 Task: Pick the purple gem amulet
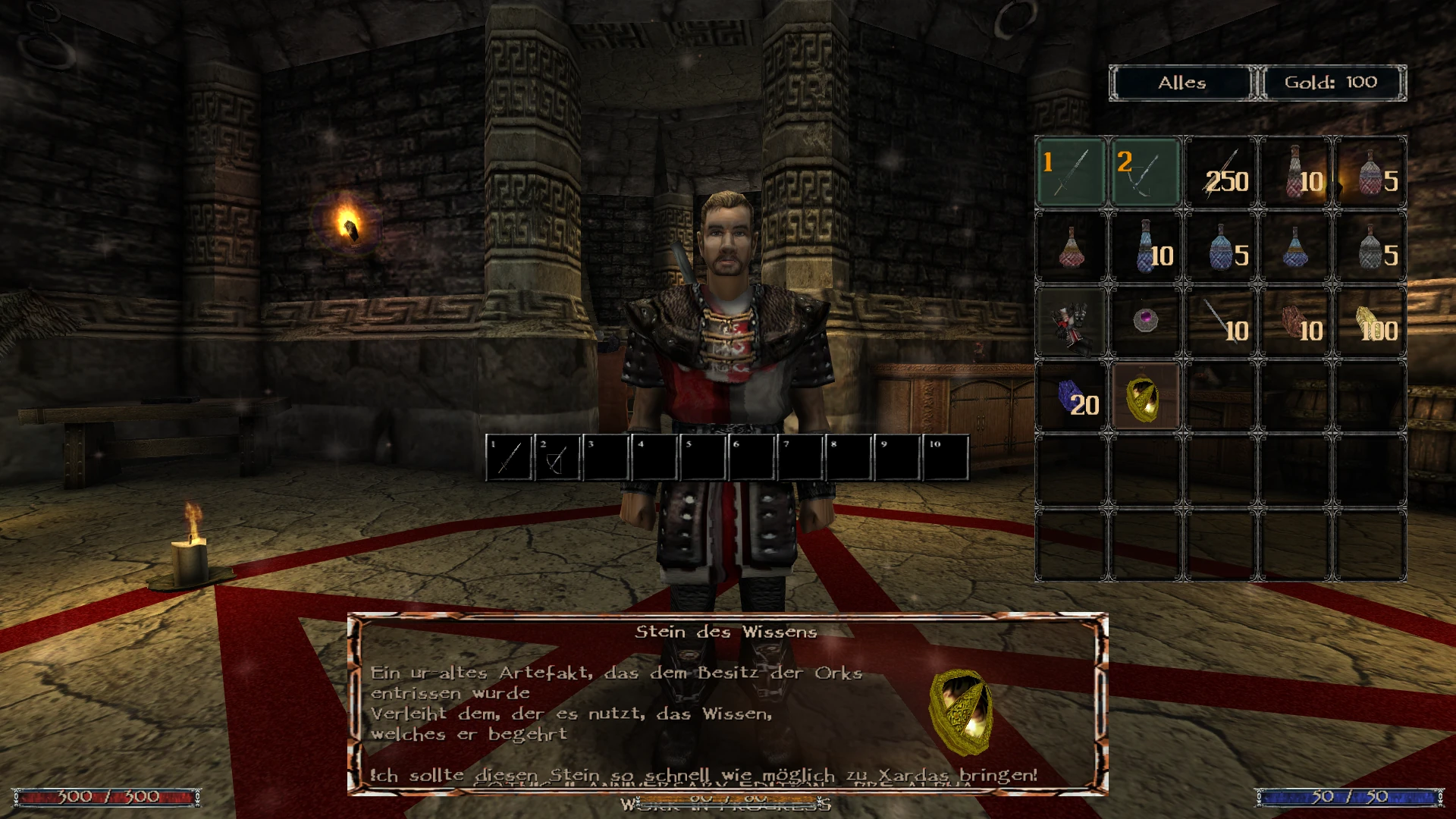[x=1144, y=321]
